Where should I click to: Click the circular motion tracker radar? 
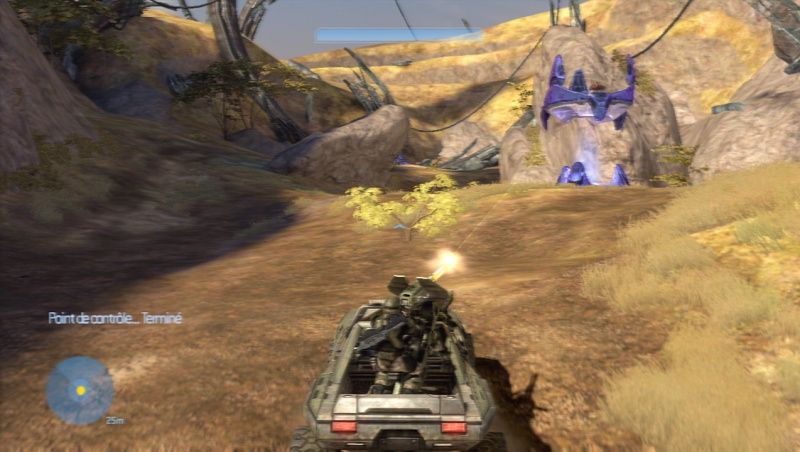pos(79,389)
